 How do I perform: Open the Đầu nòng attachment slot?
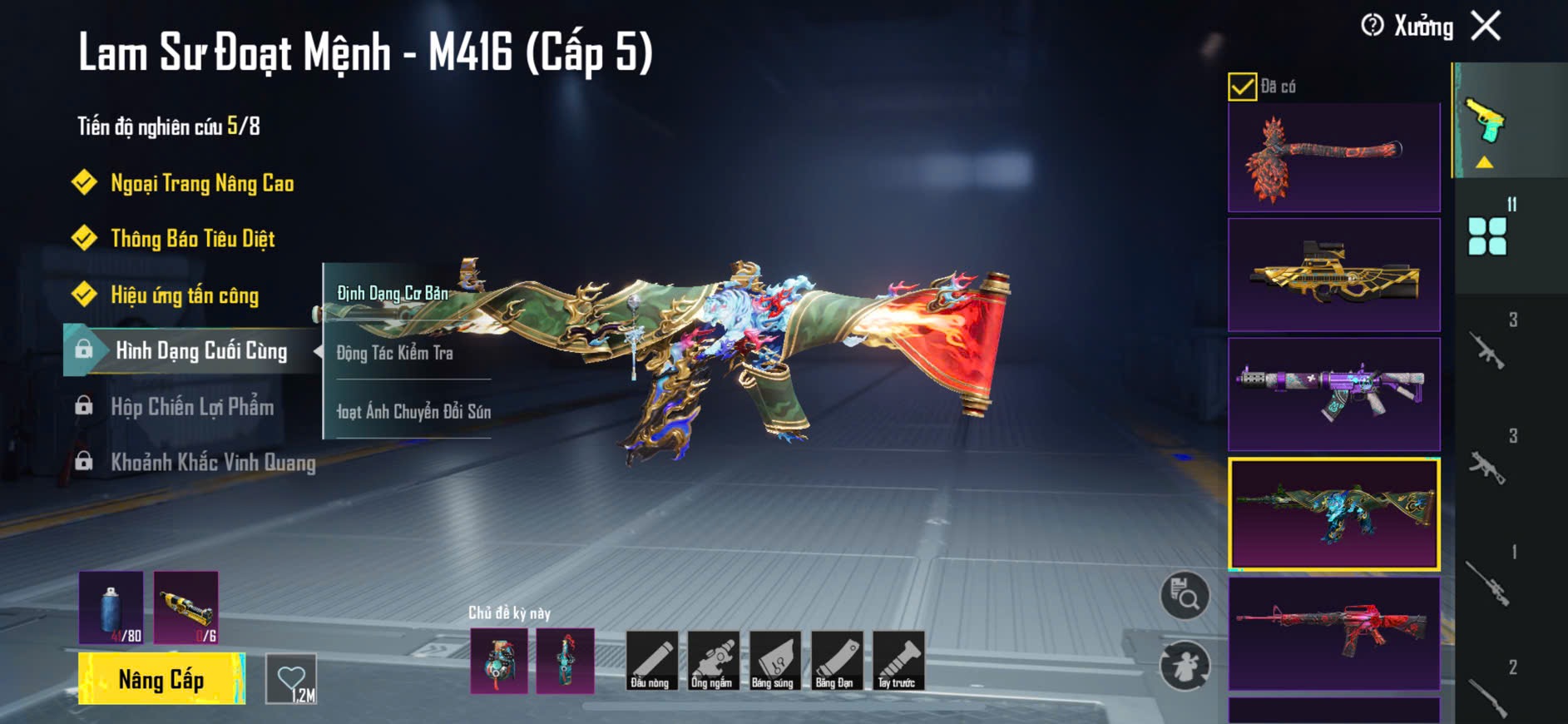(x=650, y=661)
